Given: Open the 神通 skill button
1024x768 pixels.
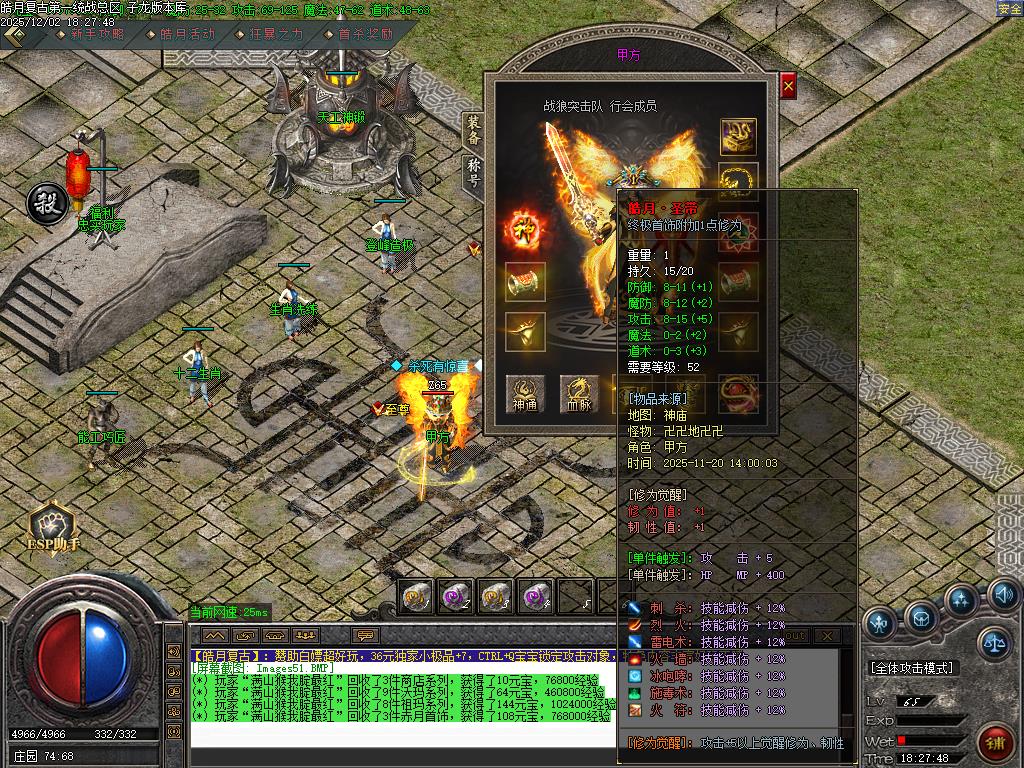Looking at the screenshot, I should [525, 394].
